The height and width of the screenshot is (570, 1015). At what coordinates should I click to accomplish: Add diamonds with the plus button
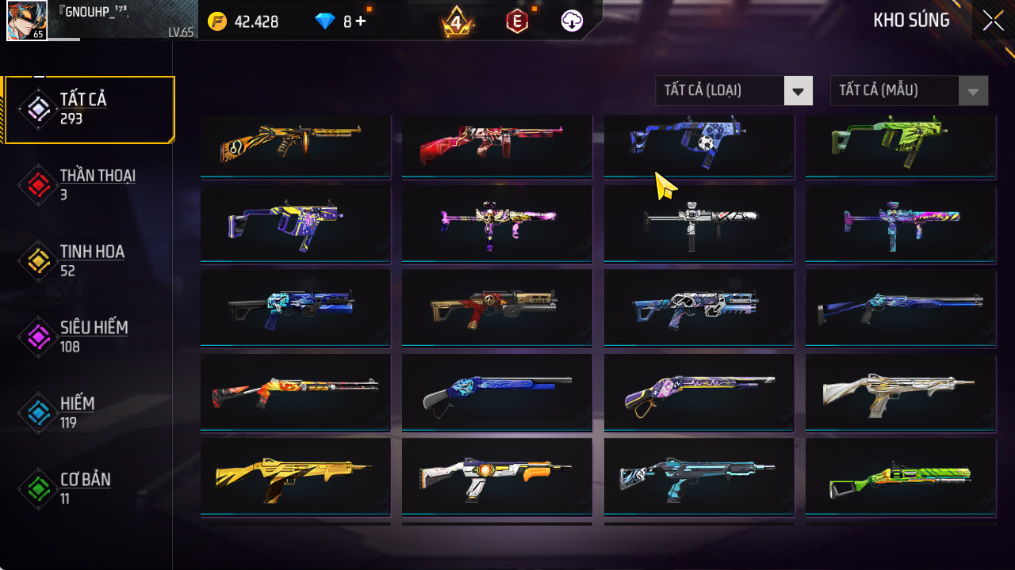[360, 21]
